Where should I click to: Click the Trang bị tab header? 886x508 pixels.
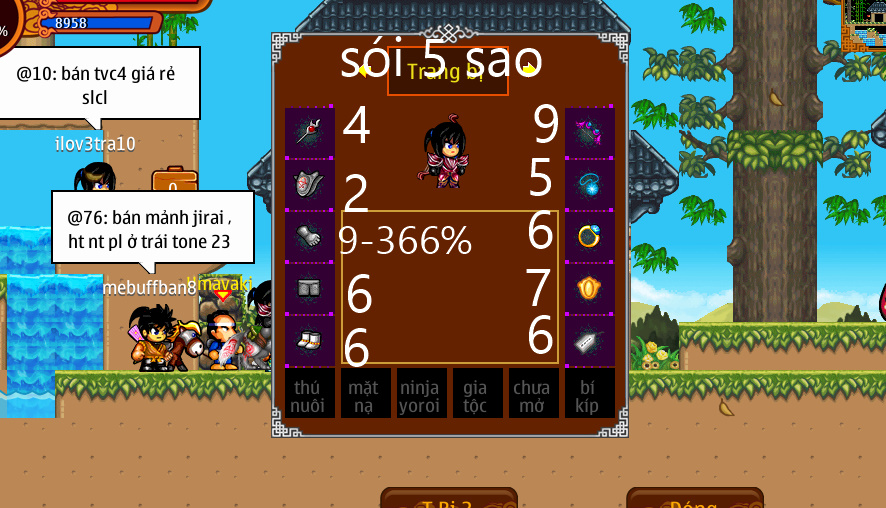click(447, 72)
